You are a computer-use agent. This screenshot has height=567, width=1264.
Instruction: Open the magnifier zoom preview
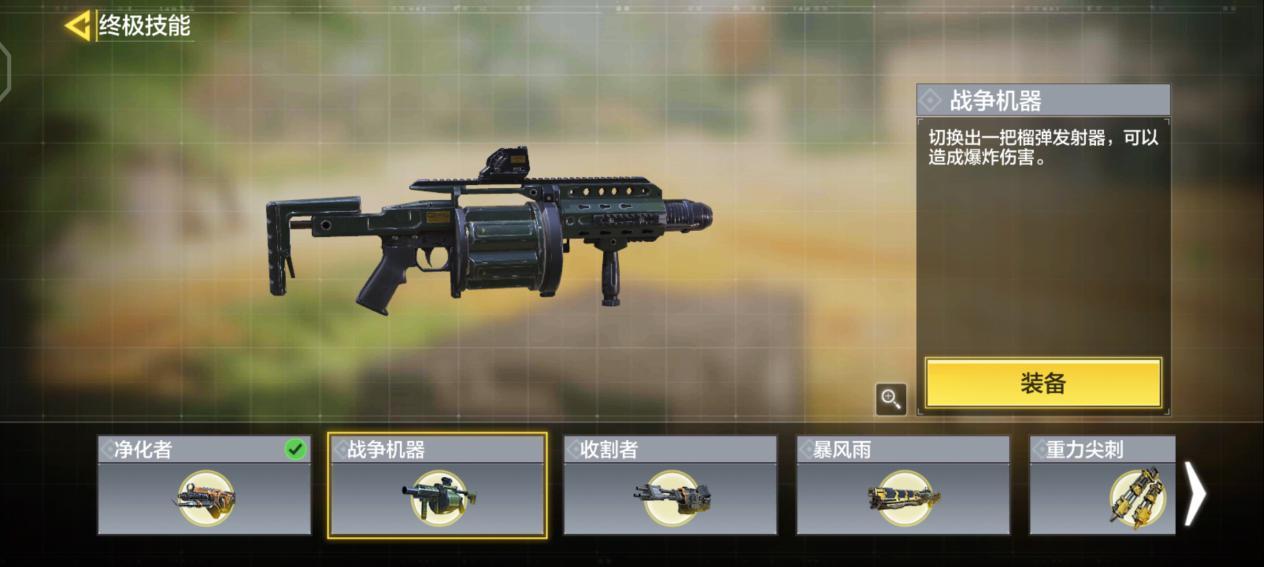[890, 399]
